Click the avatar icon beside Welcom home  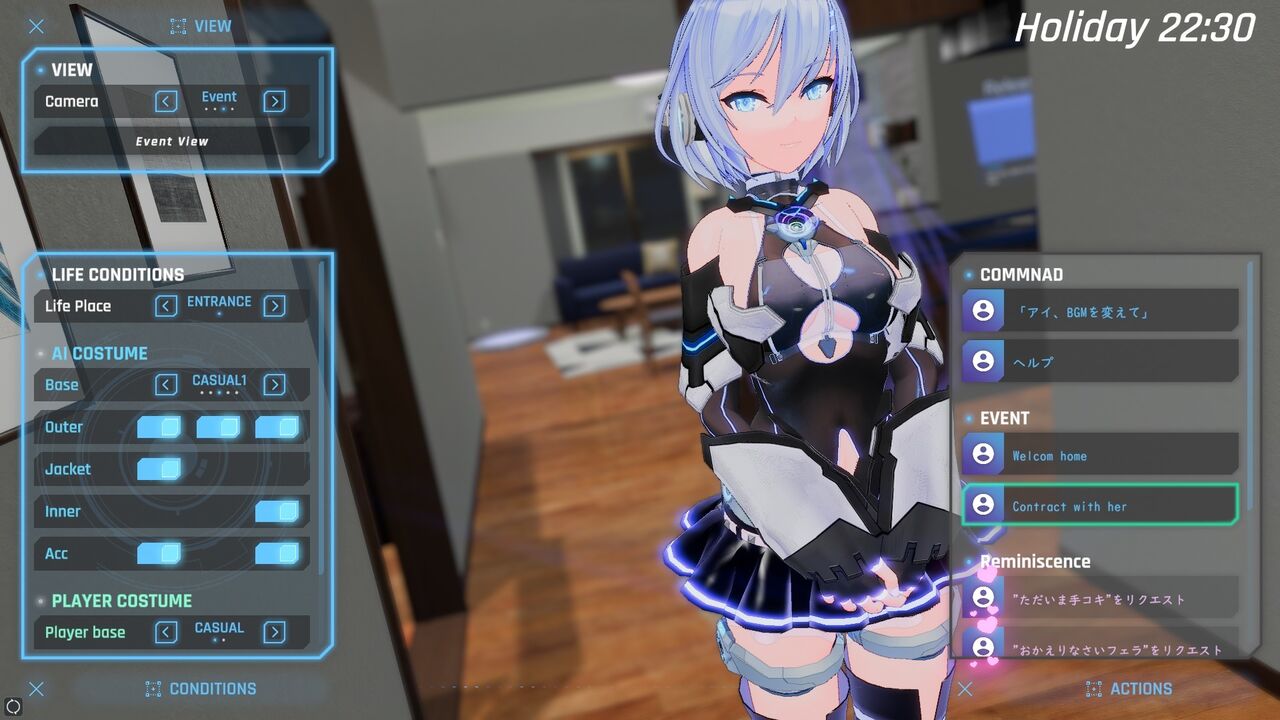[x=983, y=453]
